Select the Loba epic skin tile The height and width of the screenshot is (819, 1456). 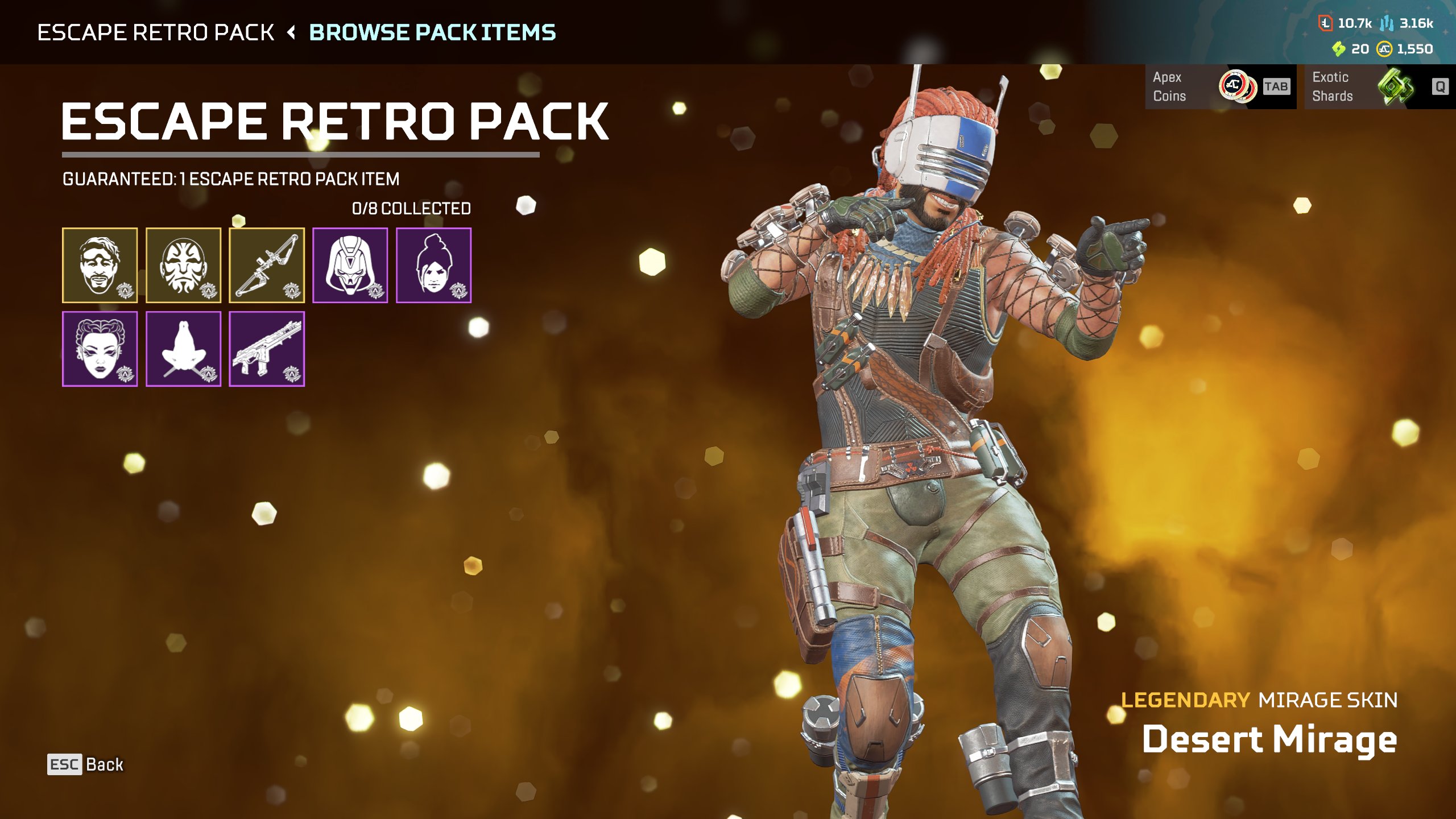pyautogui.click(x=100, y=349)
